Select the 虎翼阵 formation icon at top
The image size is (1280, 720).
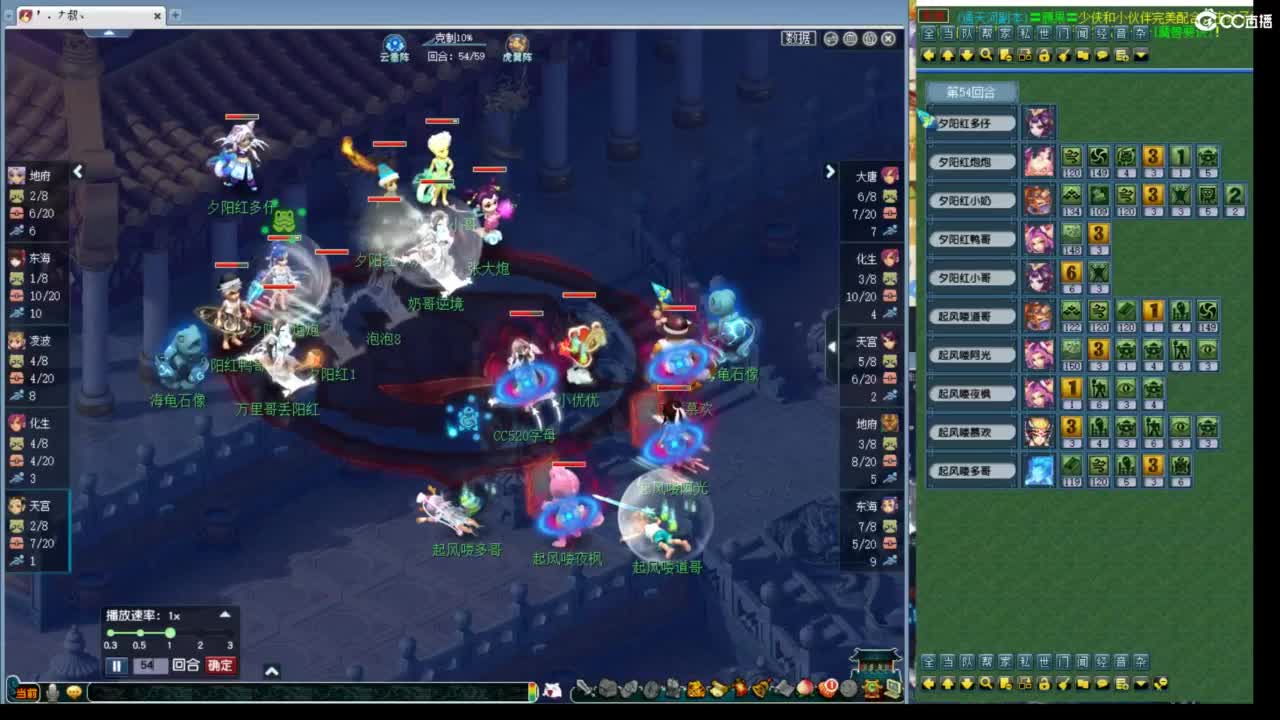(517, 41)
